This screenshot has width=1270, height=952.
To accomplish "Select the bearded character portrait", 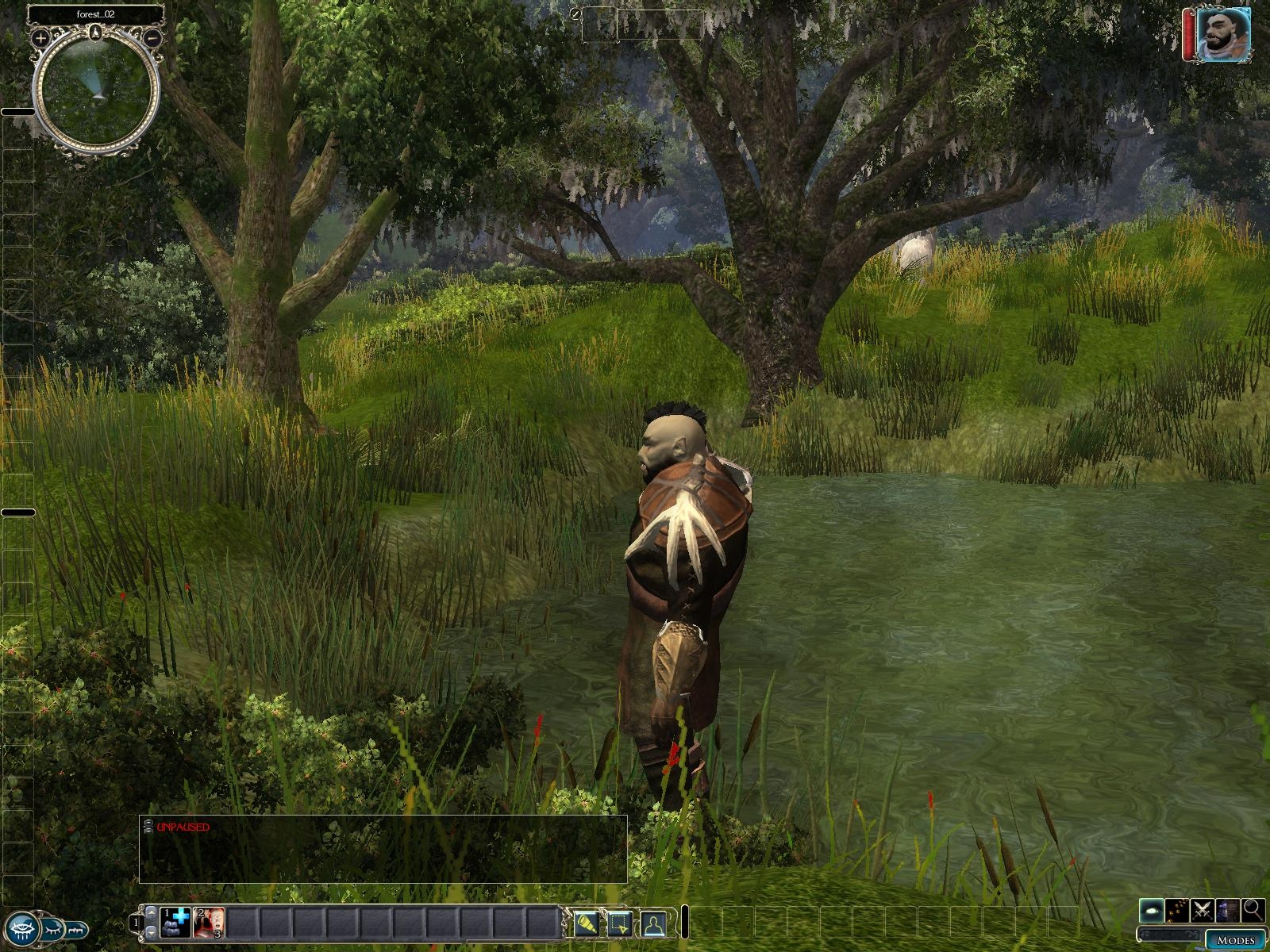I will point(1223,35).
